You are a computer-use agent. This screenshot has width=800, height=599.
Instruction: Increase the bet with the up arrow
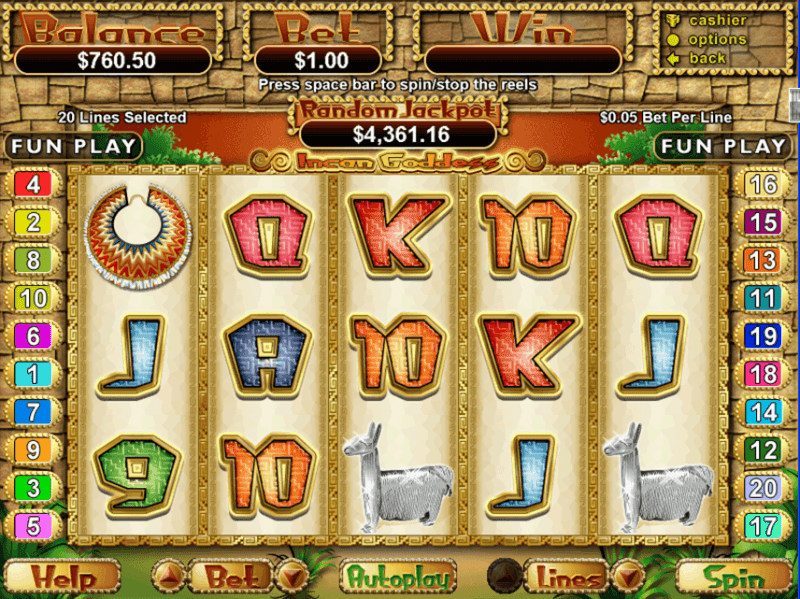tap(168, 576)
